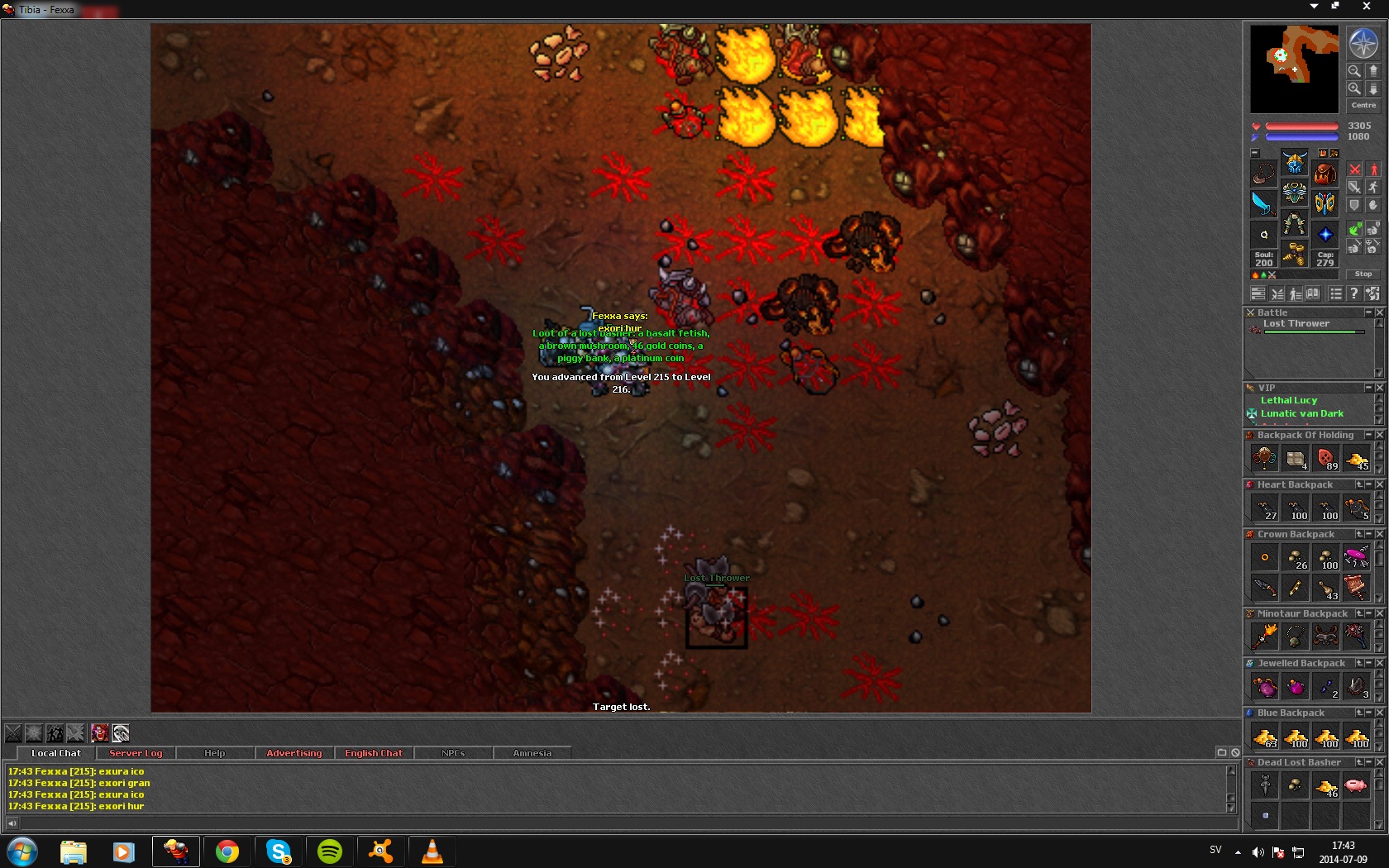Close the Tibia game window
This screenshot has width=1389, height=868.
pos(1366,7)
